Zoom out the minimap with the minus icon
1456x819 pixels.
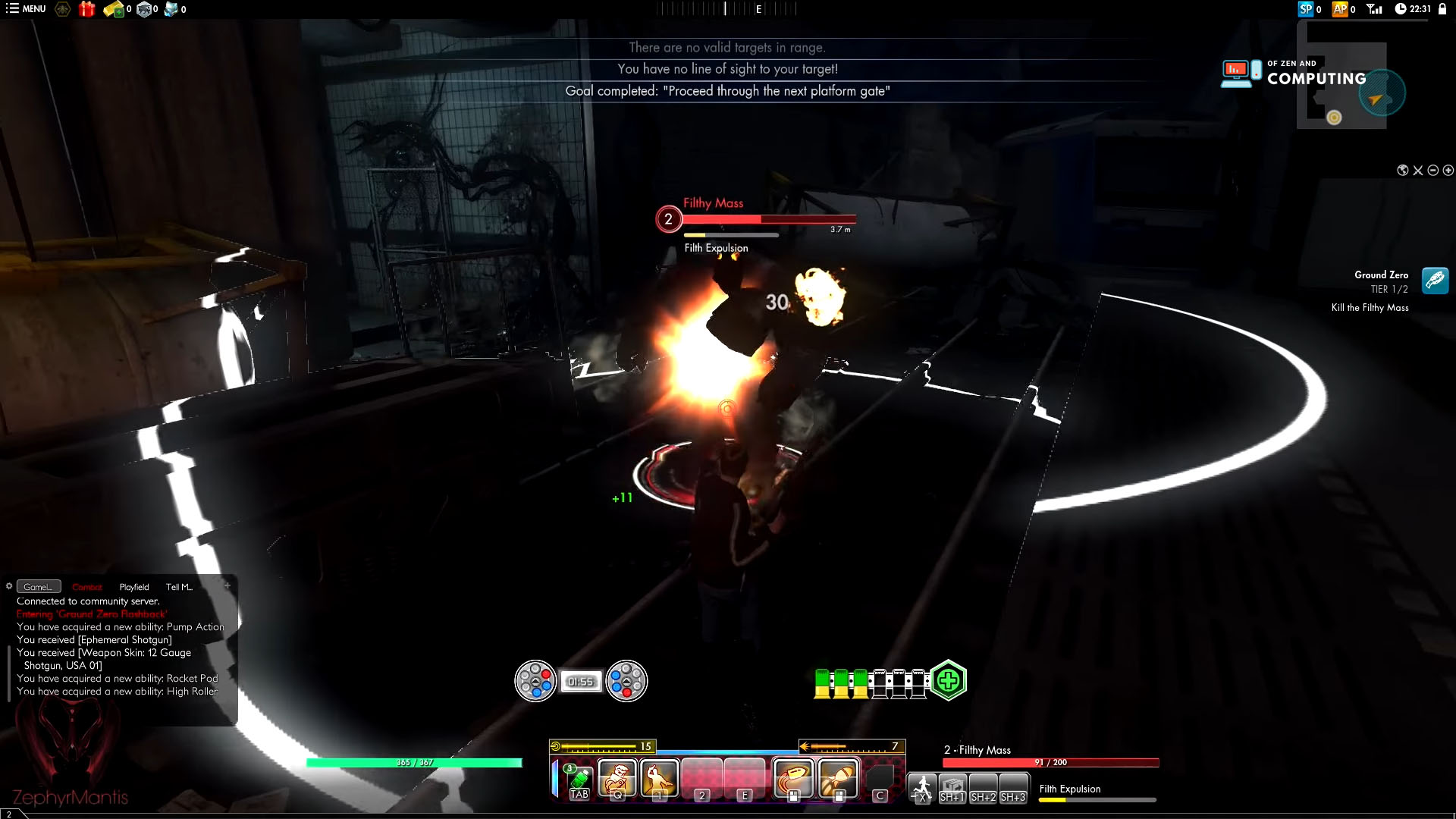[1432, 170]
